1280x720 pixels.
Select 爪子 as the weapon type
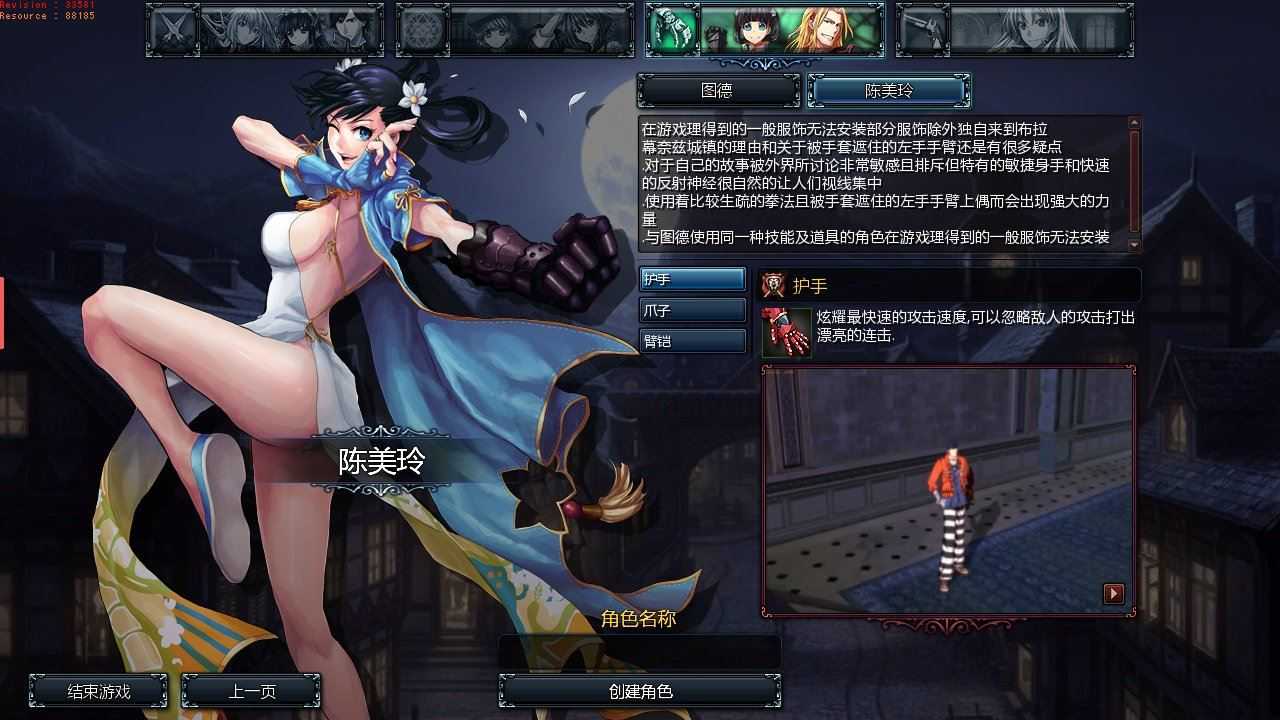pos(690,310)
